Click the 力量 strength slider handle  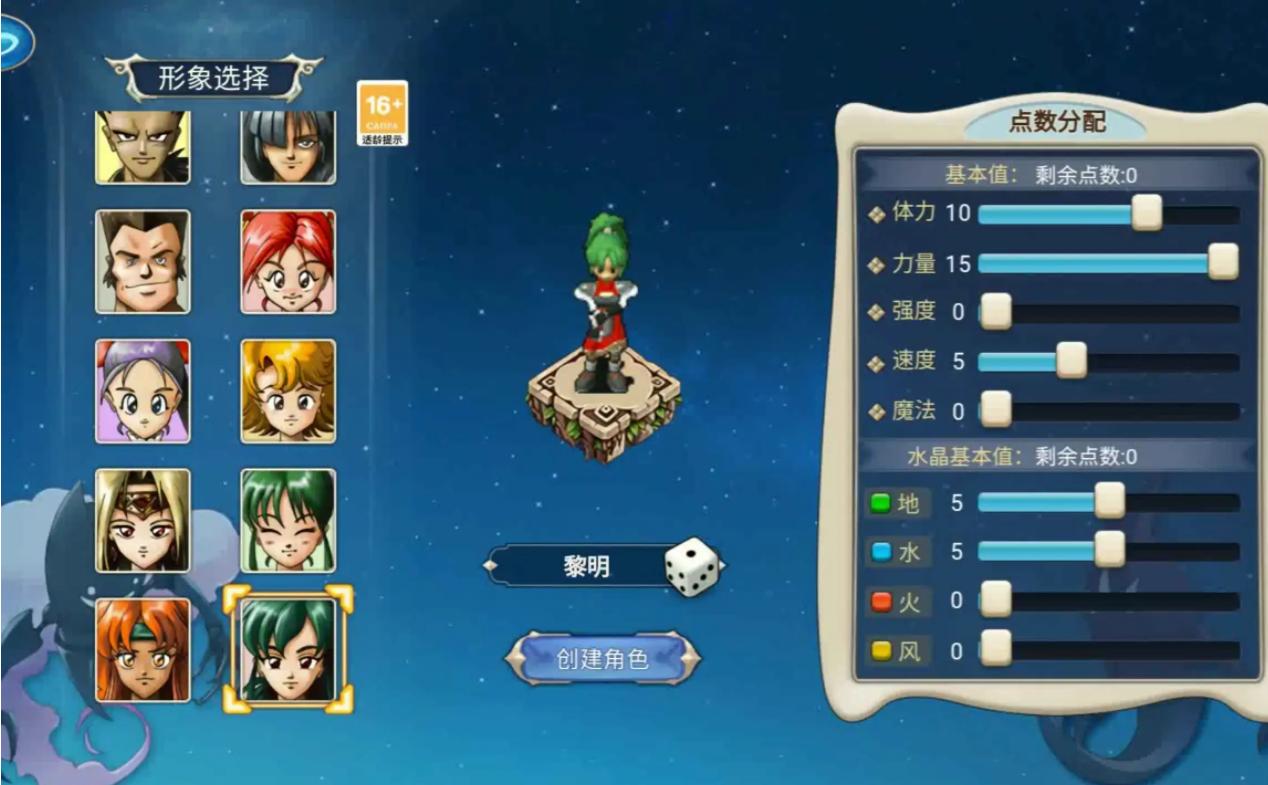pos(1222,262)
